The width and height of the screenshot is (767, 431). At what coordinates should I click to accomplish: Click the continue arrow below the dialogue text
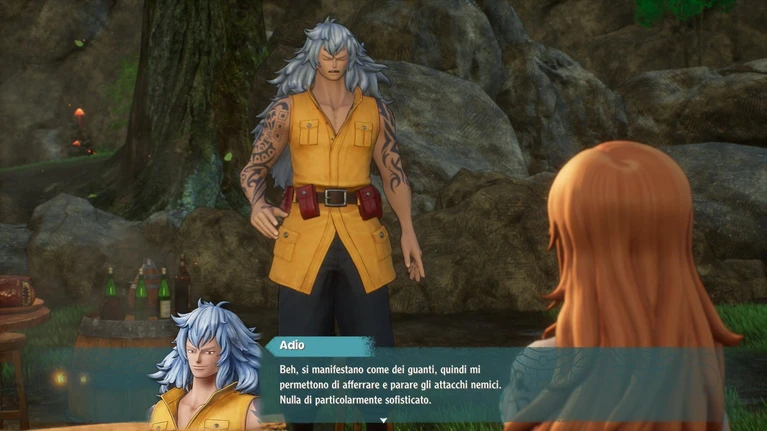tap(383, 421)
